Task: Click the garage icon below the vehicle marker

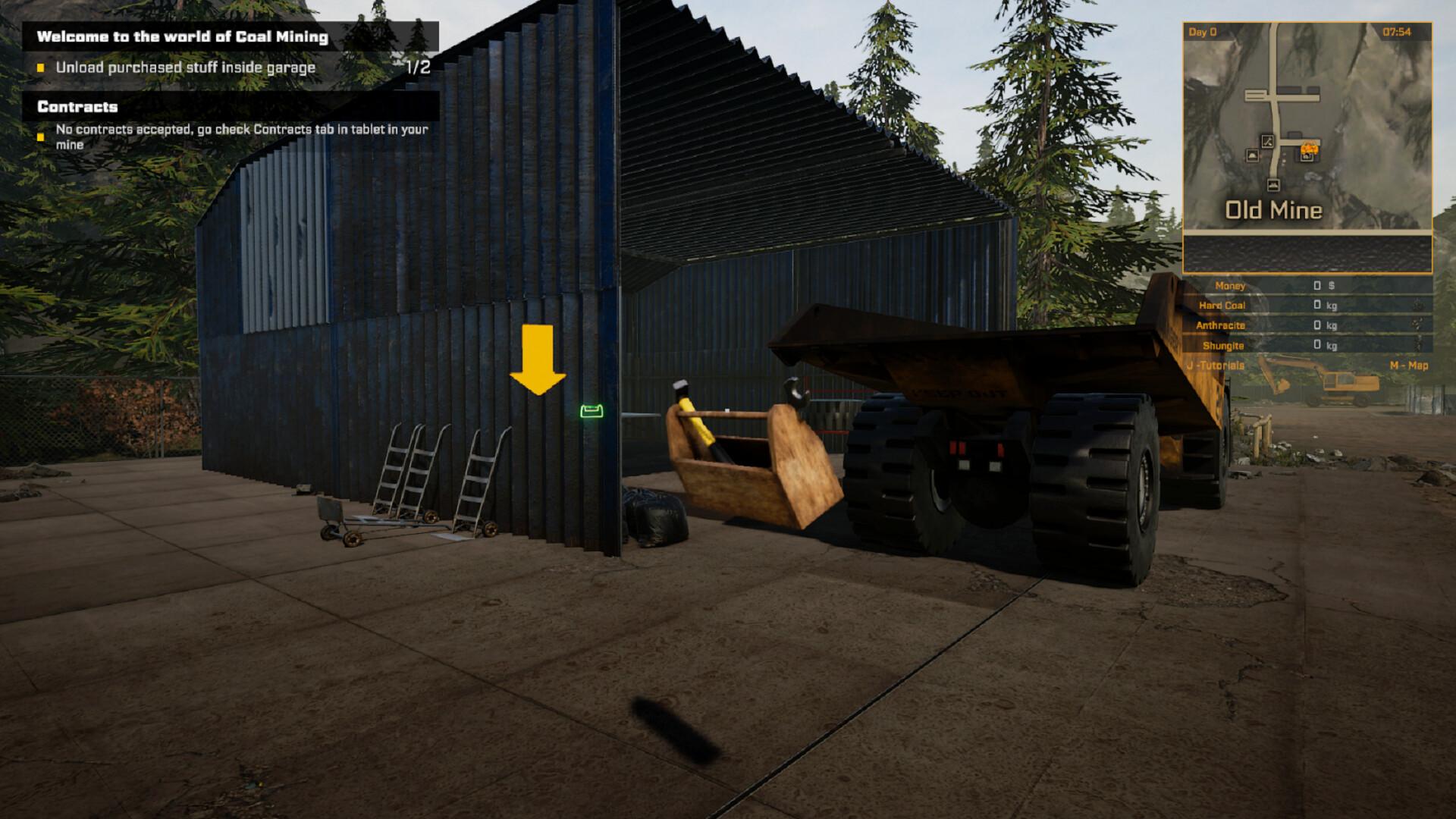Action: coord(1306,159)
